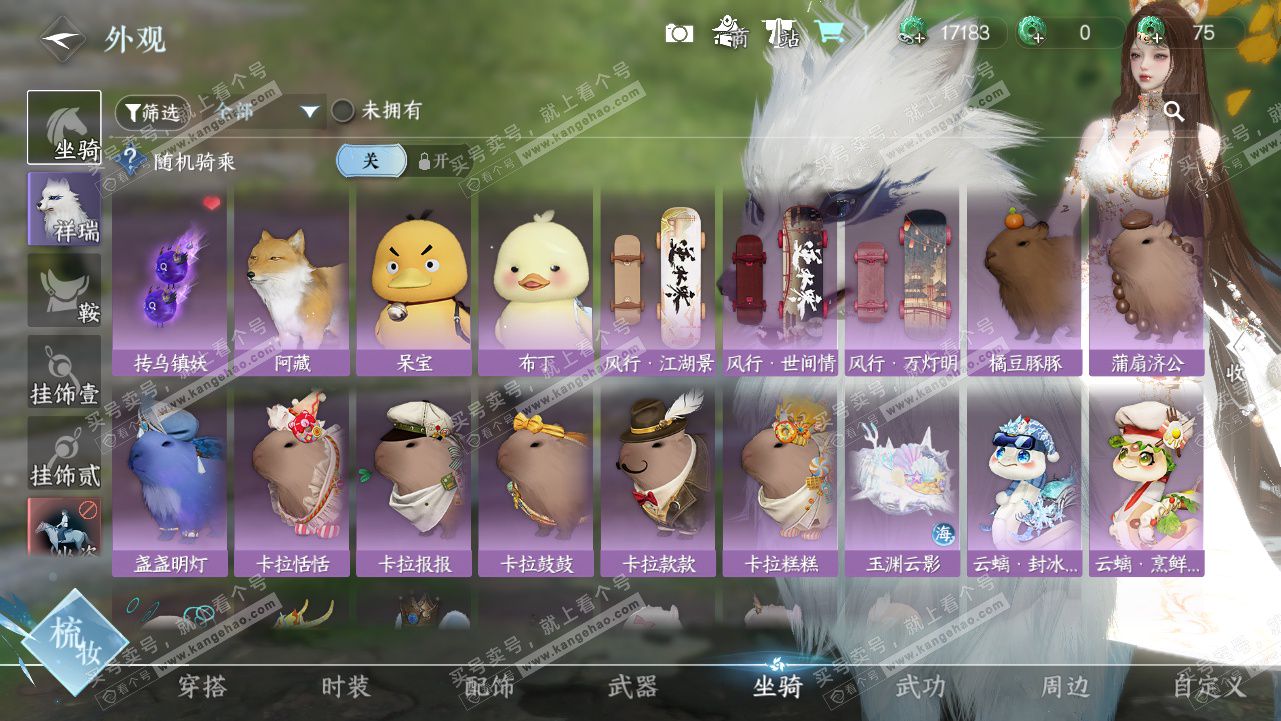Select the 卡拉款款 hat capybara
This screenshot has height=721, width=1281.
tap(658, 482)
